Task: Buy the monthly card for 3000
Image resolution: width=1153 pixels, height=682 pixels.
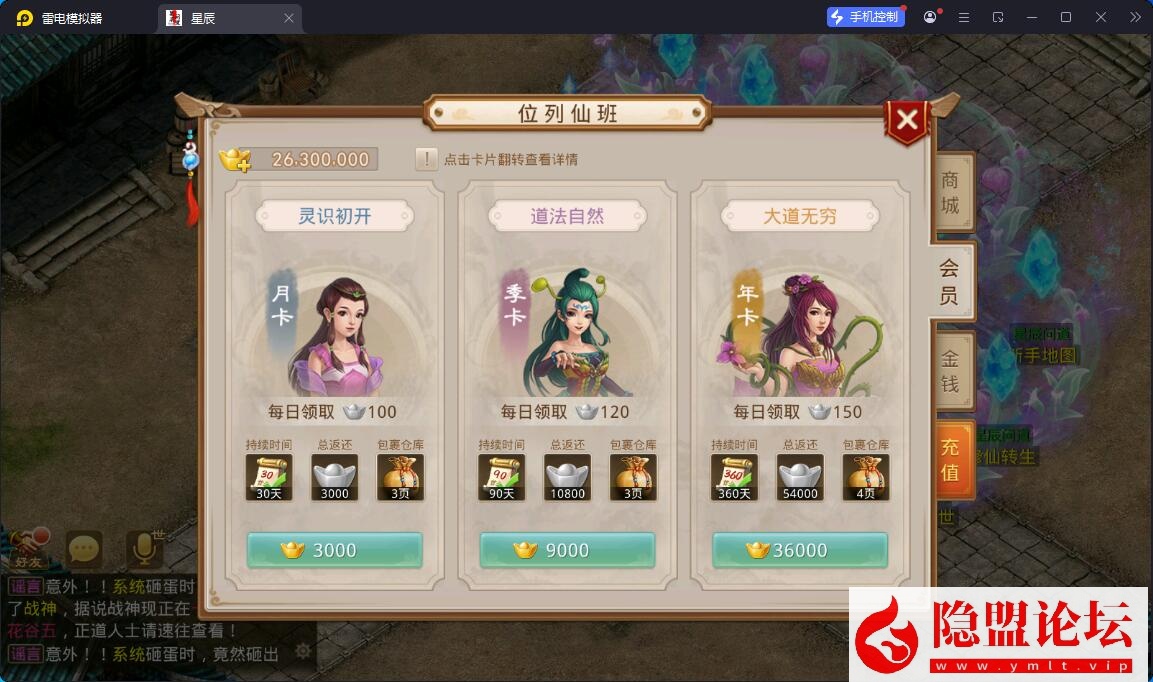Action: 334,550
